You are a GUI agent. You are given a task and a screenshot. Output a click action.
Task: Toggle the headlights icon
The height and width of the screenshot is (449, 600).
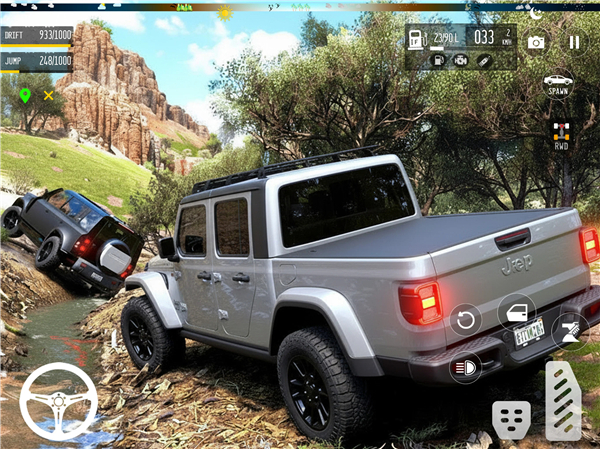coord(465,367)
